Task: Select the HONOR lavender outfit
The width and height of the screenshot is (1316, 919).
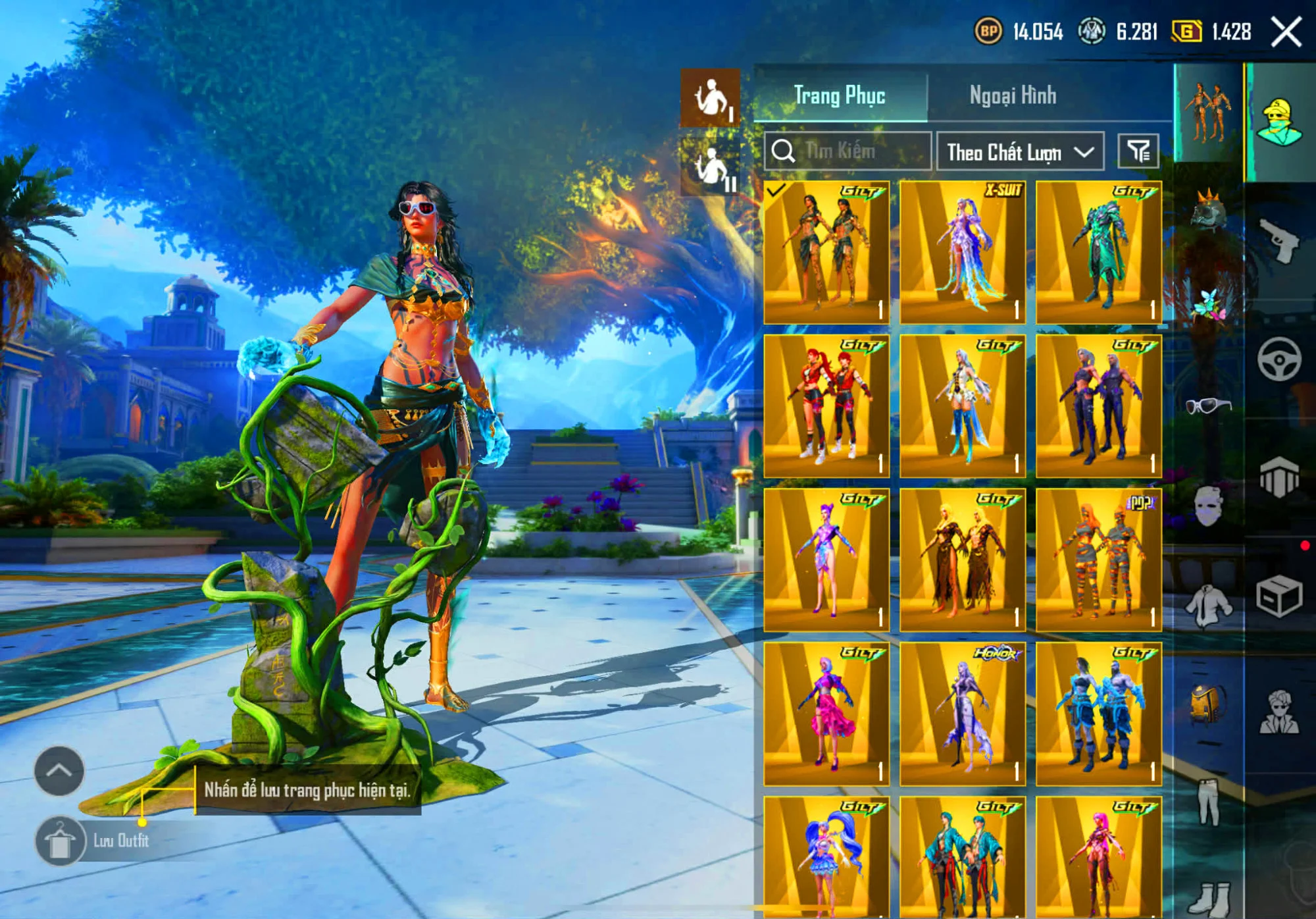Action: pyautogui.click(x=963, y=714)
